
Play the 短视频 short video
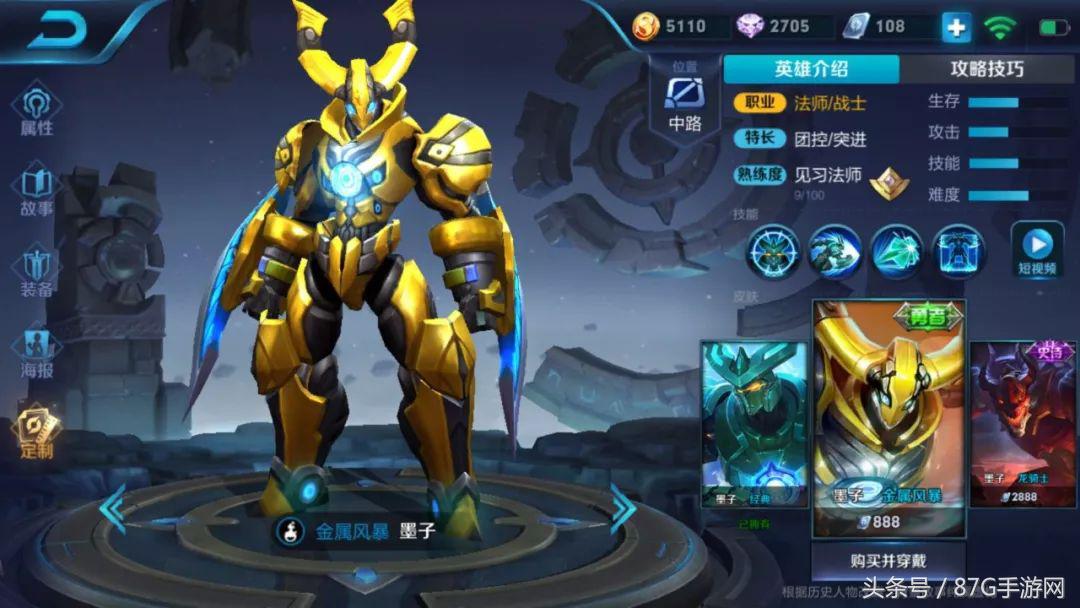pos(1036,251)
